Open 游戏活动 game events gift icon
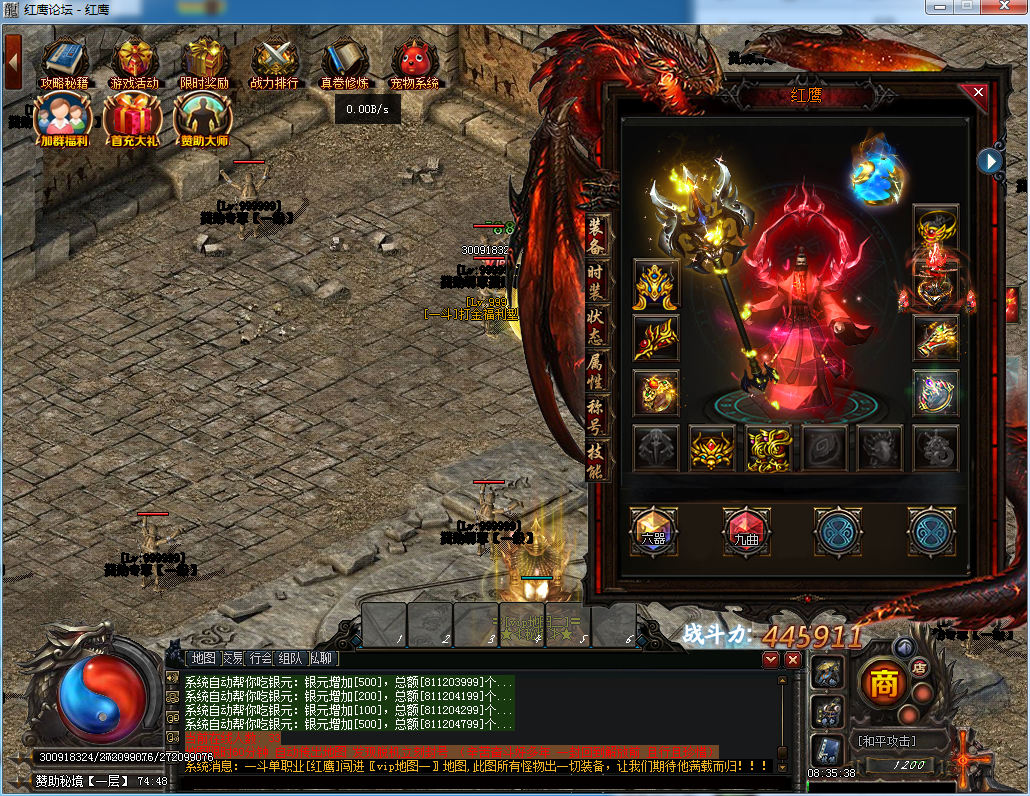The width and height of the screenshot is (1030, 796). (x=134, y=62)
